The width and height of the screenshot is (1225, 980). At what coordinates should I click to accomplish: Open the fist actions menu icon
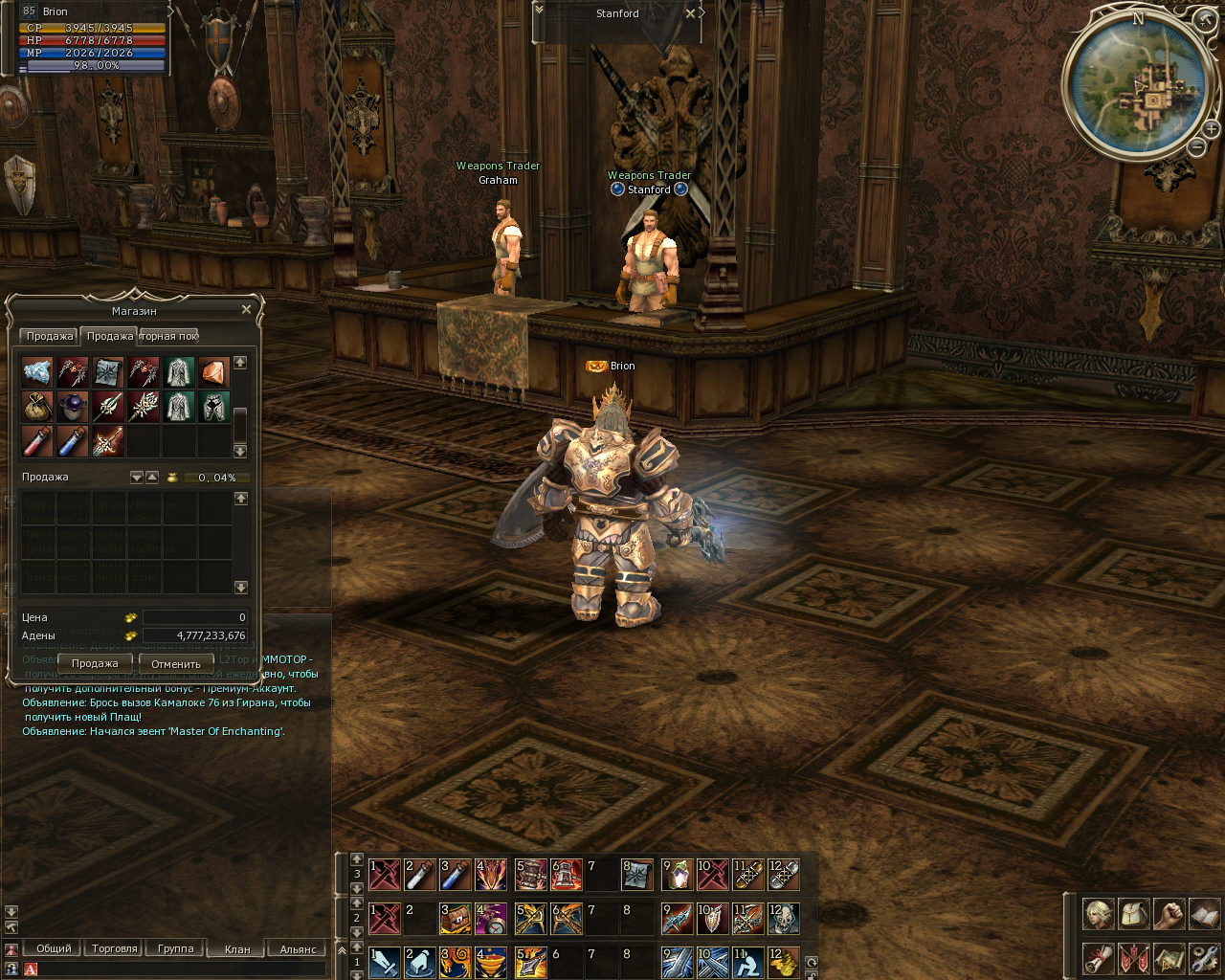pyautogui.click(x=1169, y=914)
